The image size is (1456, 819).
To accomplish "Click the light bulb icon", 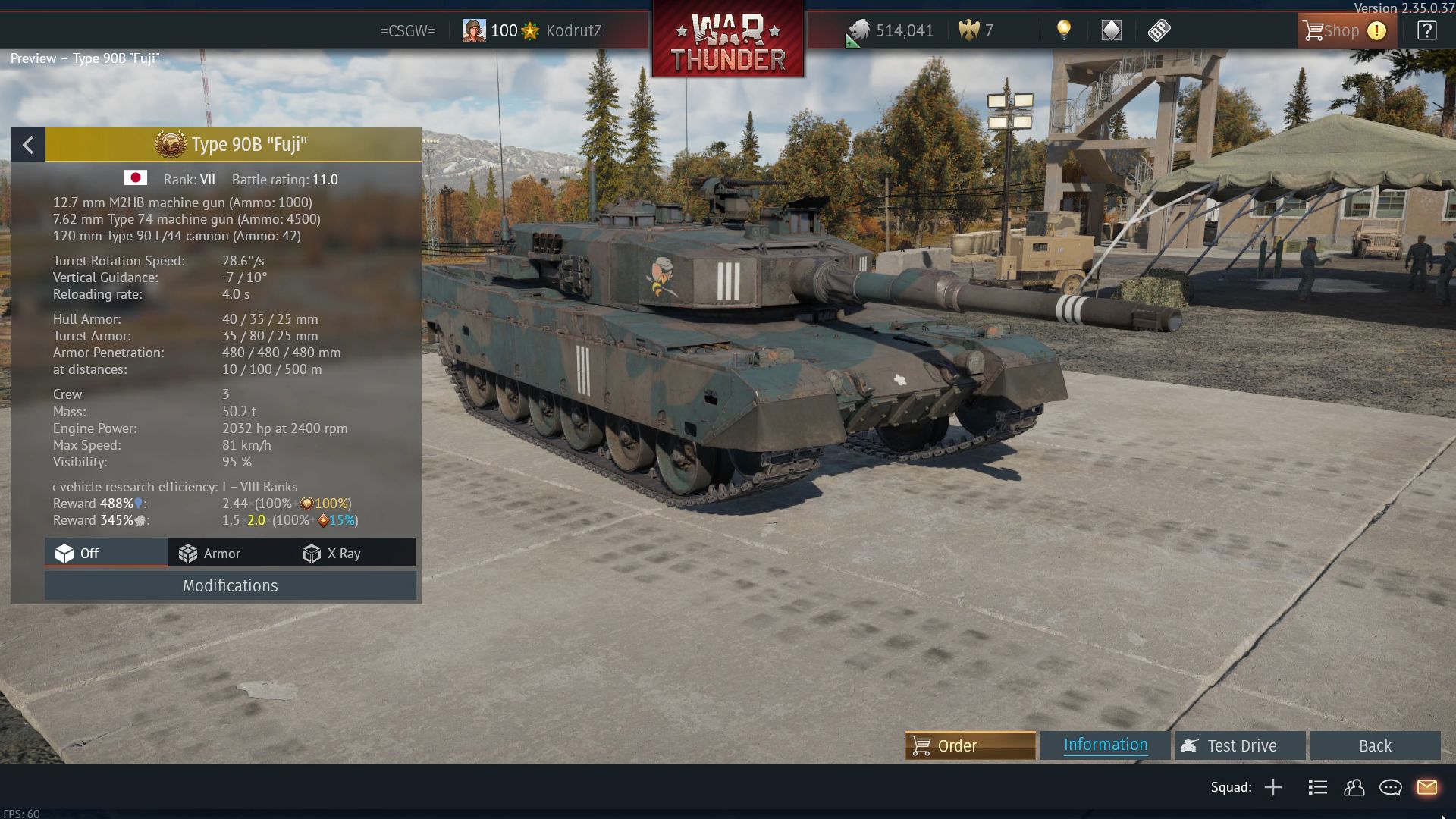I will click(x=1064, y=30).
